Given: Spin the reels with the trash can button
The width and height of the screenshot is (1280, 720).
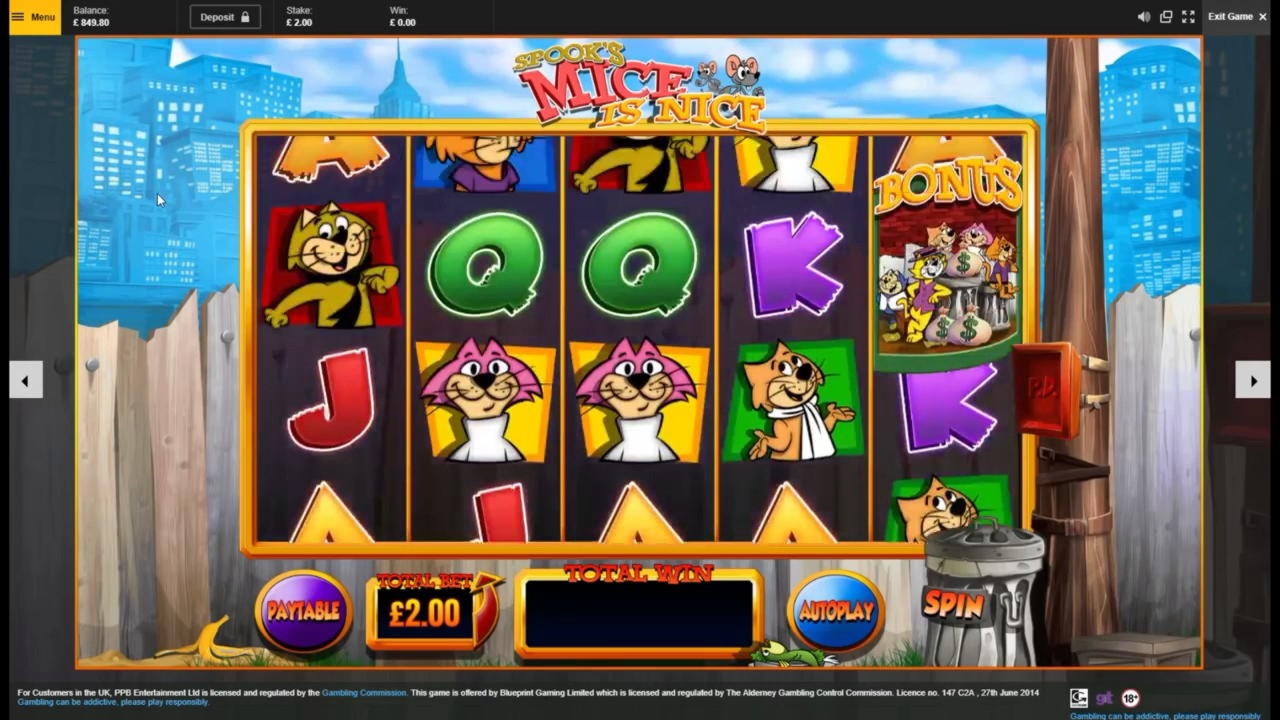Looking at the screenshot, I should (x=953, y=603).
